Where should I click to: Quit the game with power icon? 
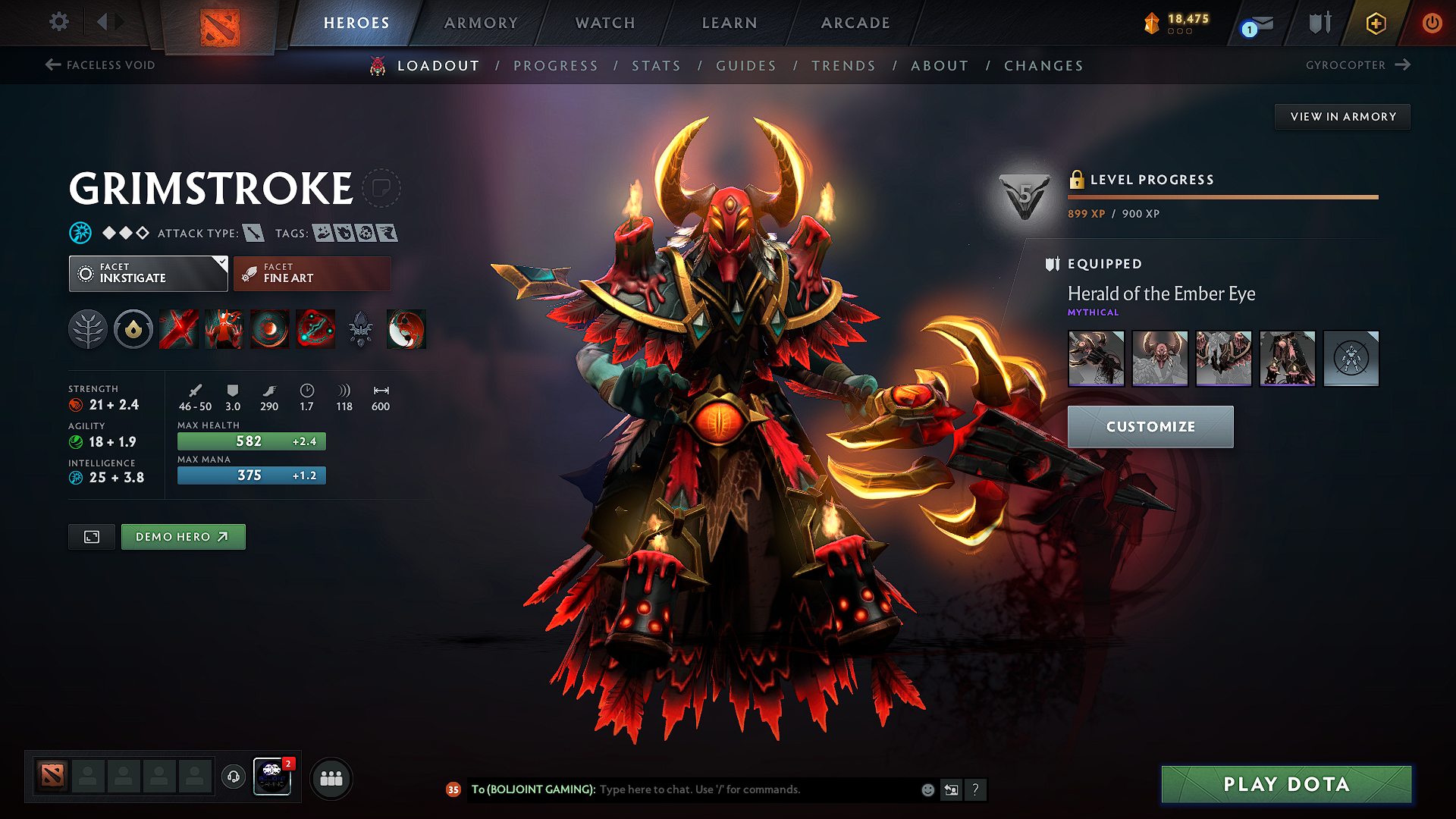tap(1432, 23)
